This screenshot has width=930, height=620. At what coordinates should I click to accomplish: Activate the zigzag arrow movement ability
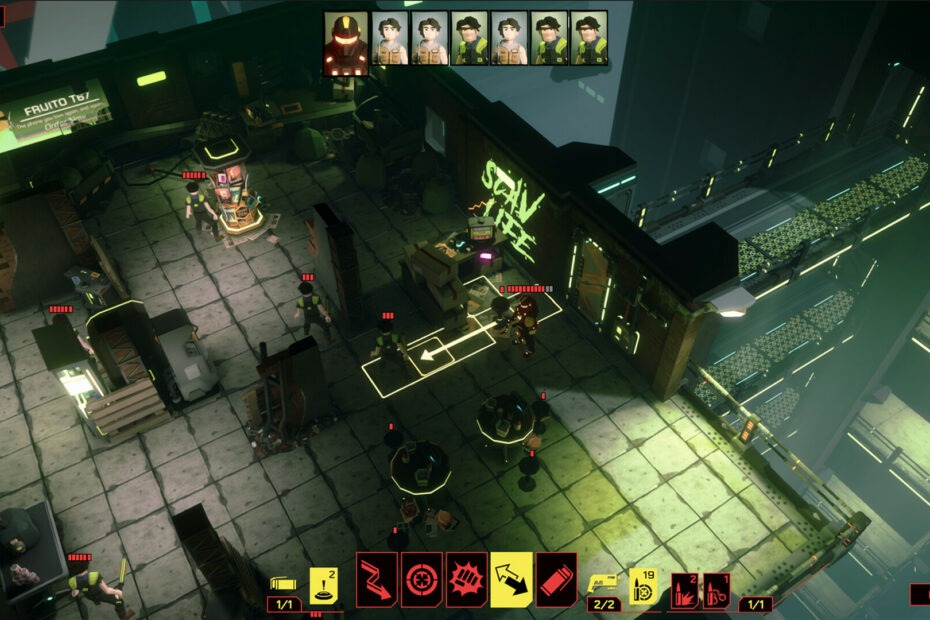coord(377,580)
